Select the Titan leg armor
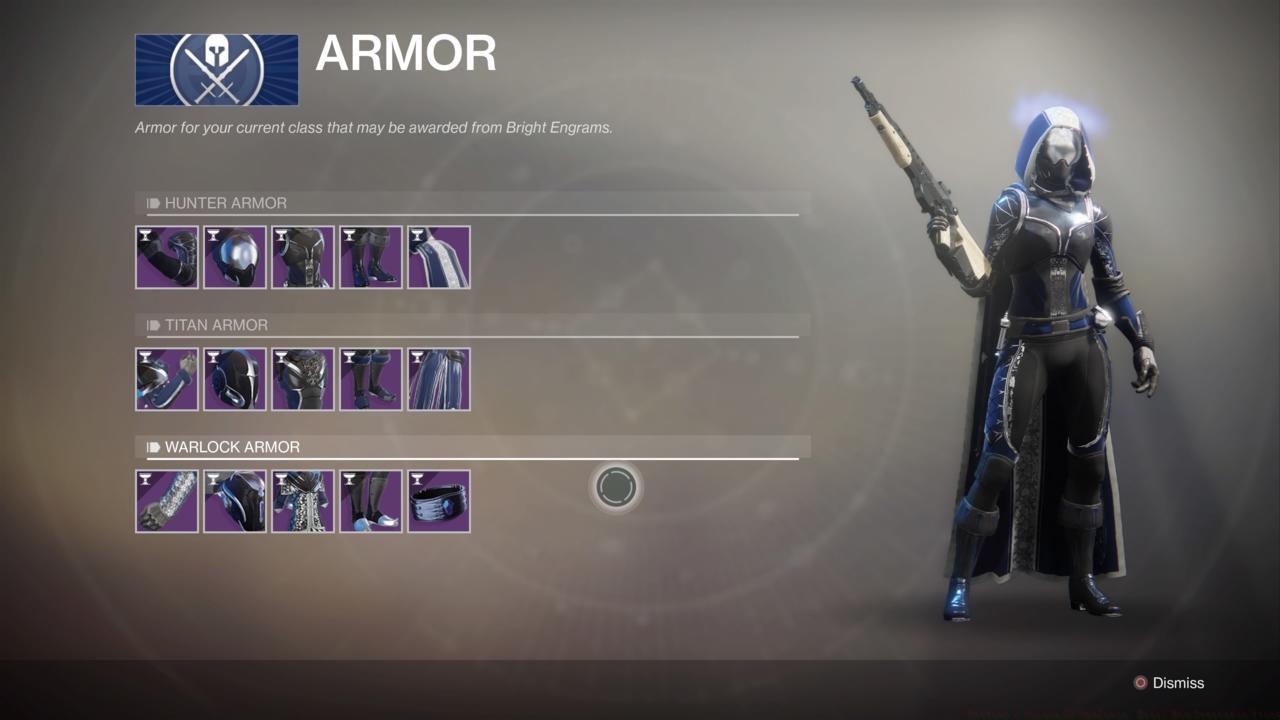The width and height of the screenshot is (1280, 720). pos(370,379)
